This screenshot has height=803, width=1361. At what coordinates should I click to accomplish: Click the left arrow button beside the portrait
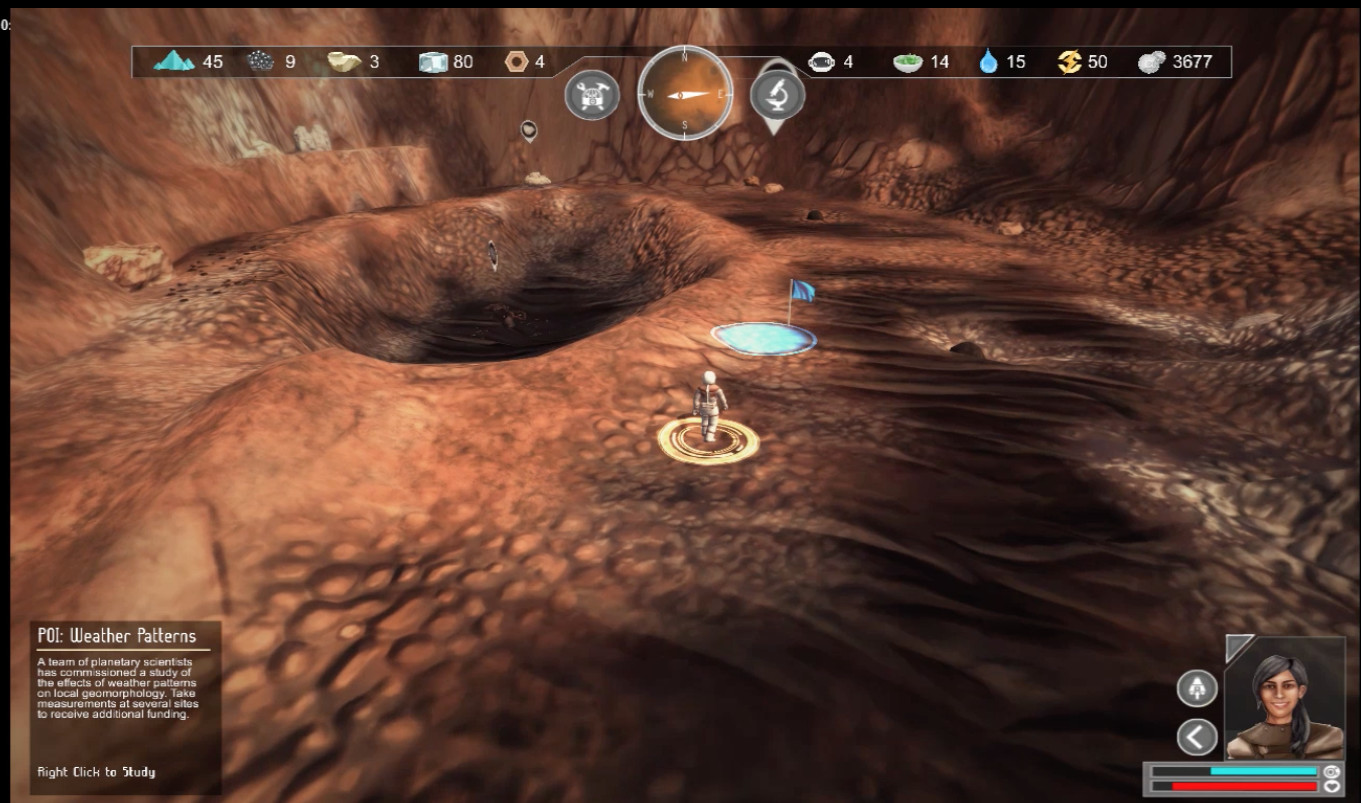1197,737
